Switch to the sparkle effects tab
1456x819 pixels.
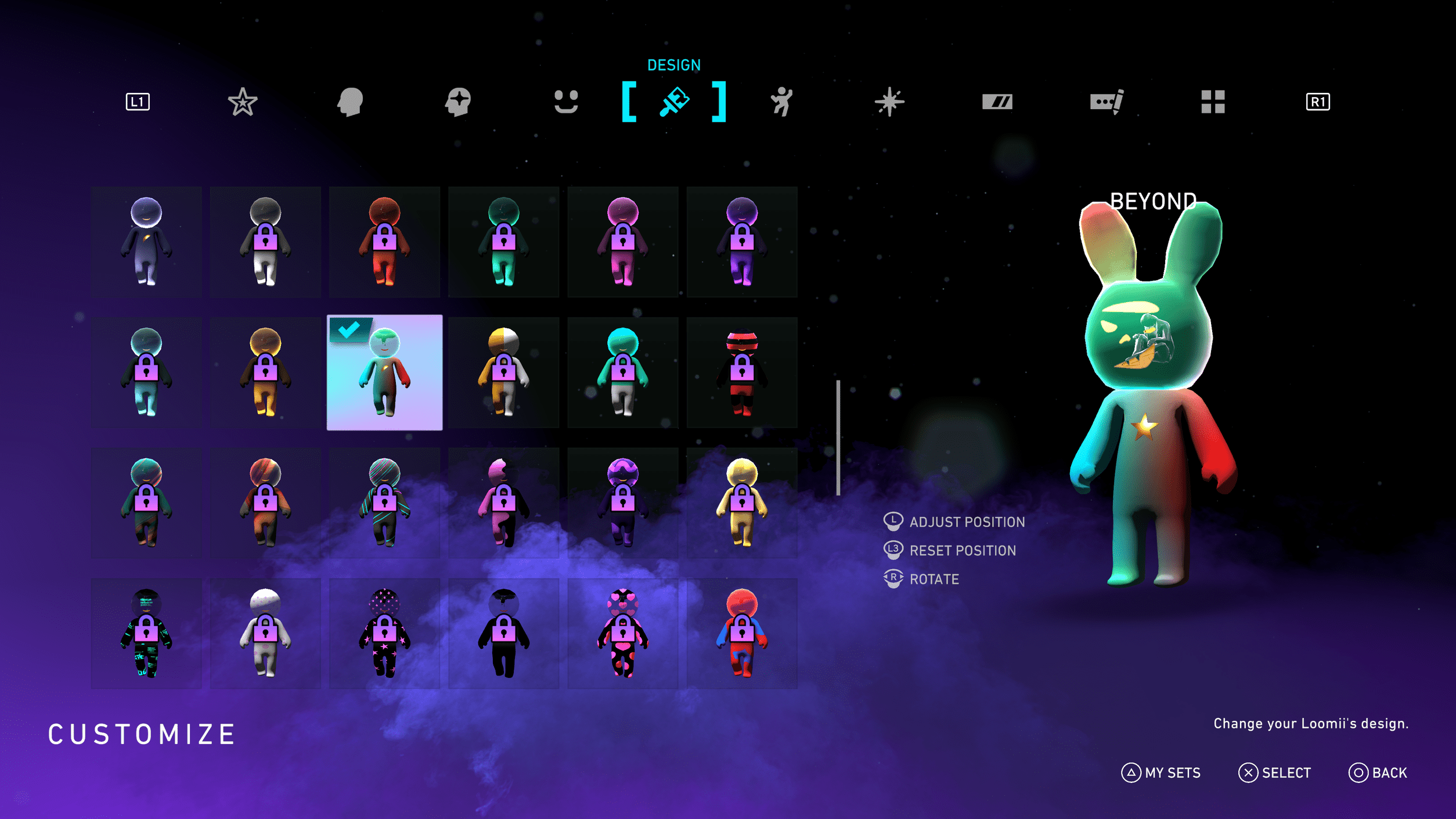point(889,102)
